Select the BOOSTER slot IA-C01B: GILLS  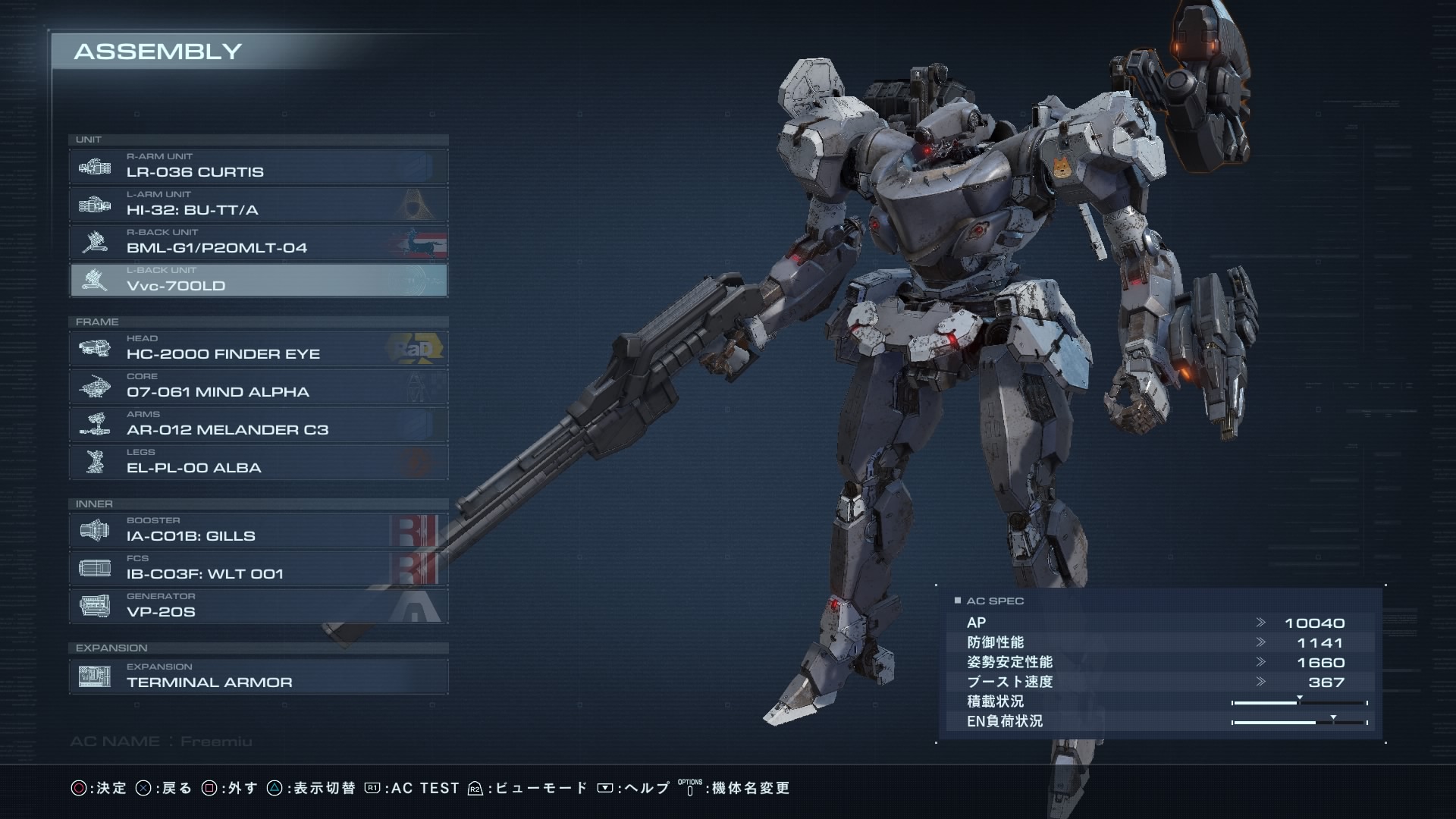258,530
